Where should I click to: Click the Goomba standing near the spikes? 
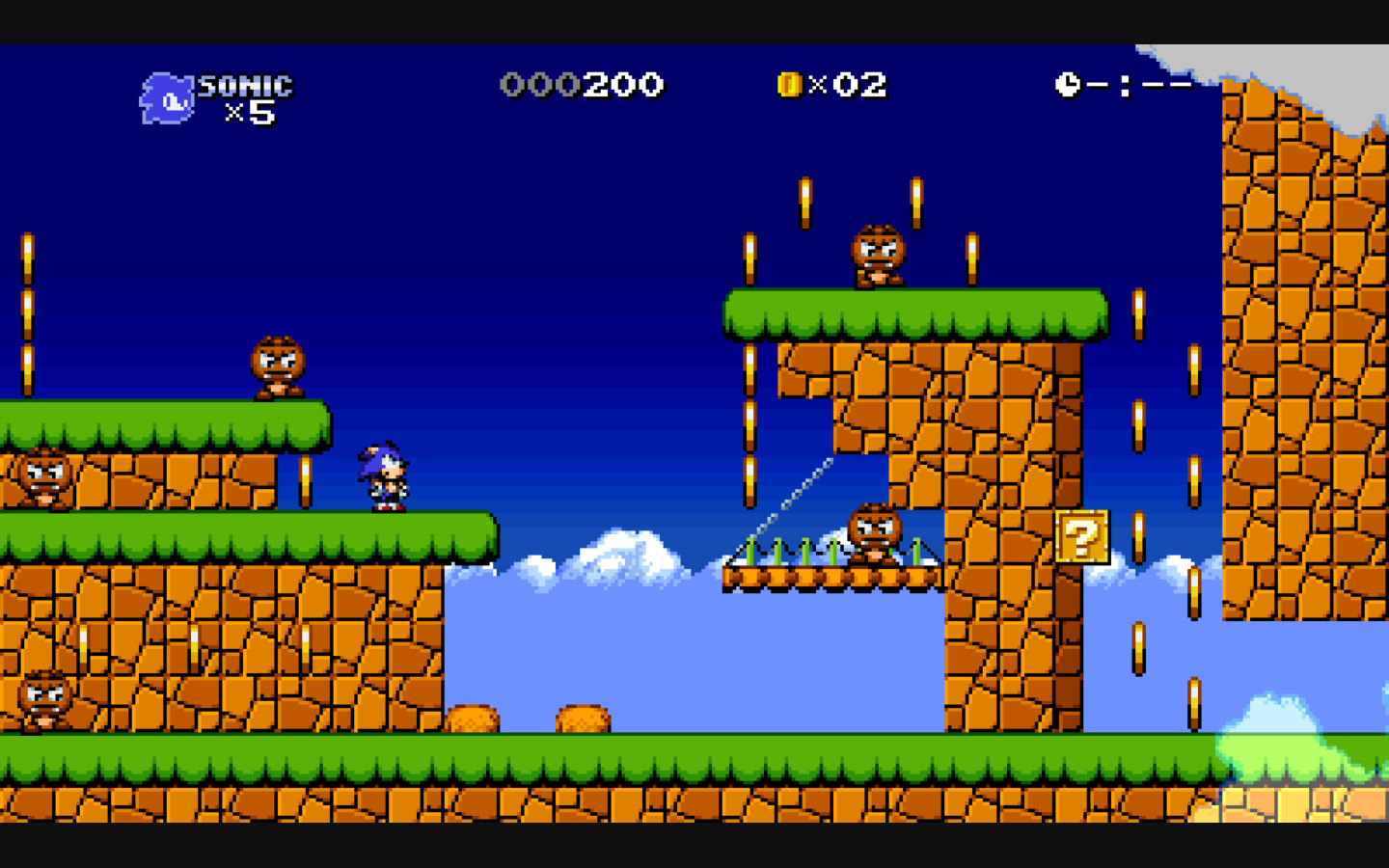point(874,531)
